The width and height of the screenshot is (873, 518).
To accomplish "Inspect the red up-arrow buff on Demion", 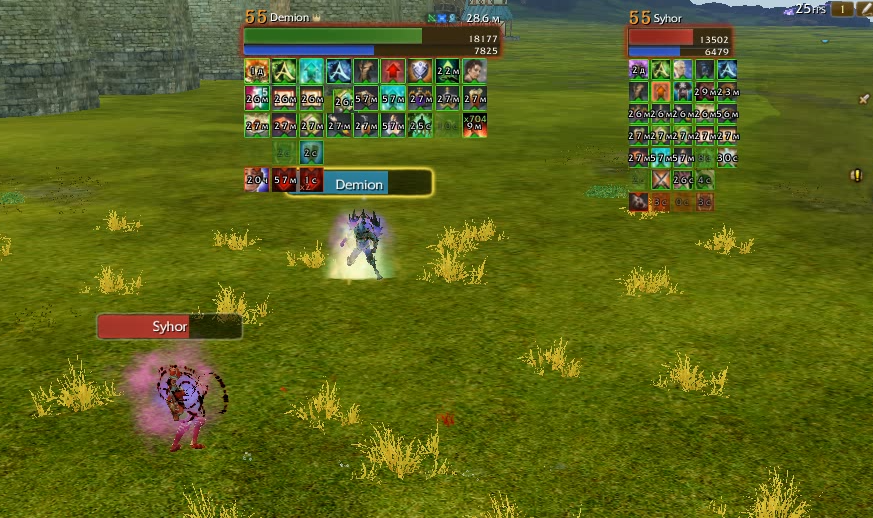I will 393,71.
